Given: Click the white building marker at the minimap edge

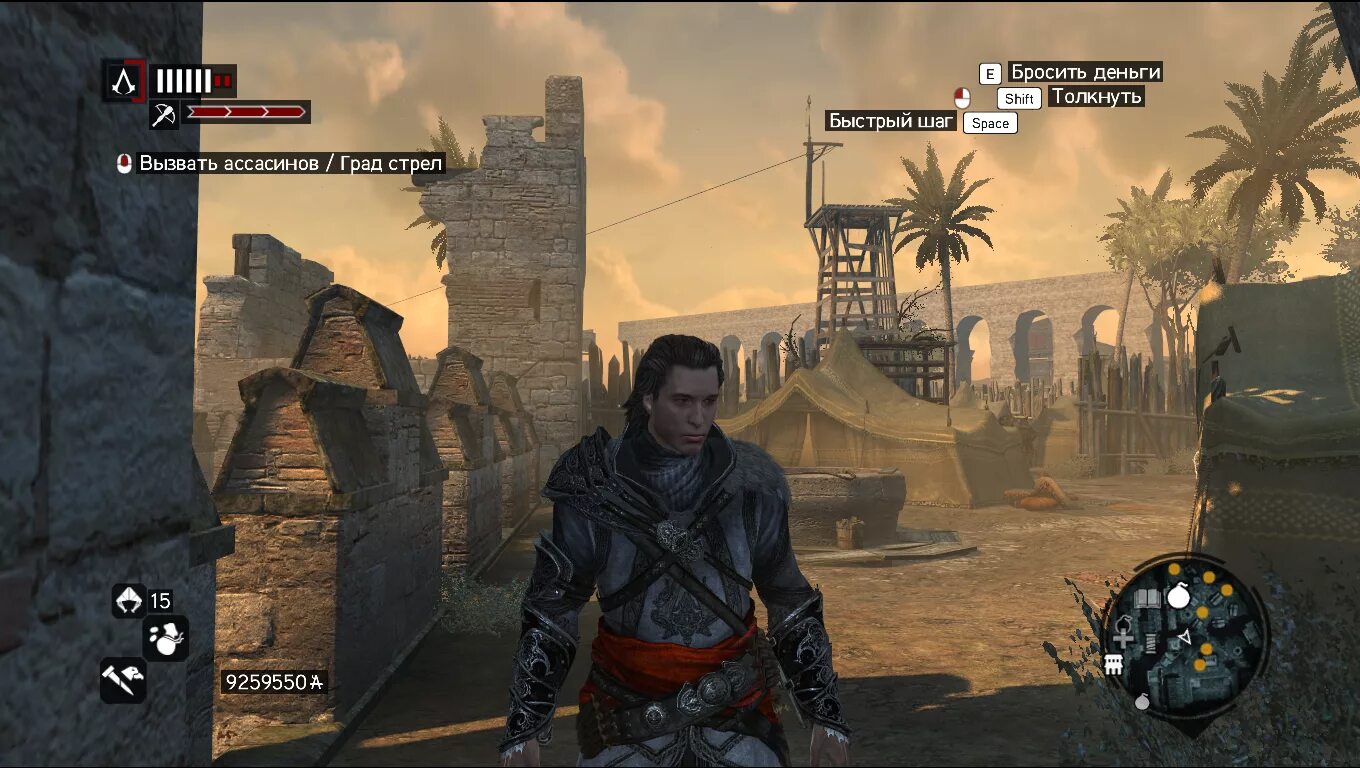Looking at the screenshot, I should click(1113, 664).
